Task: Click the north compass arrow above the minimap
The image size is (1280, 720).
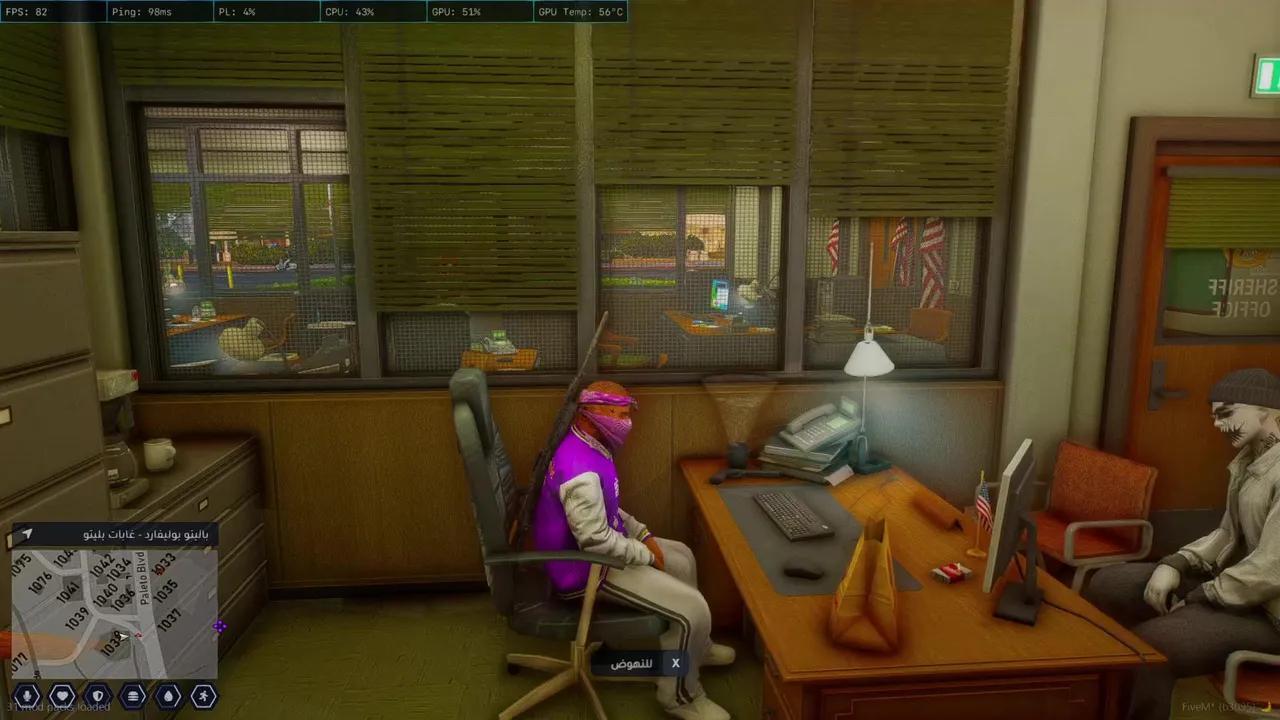Action: pyautogui.click(x=26, y=535)
